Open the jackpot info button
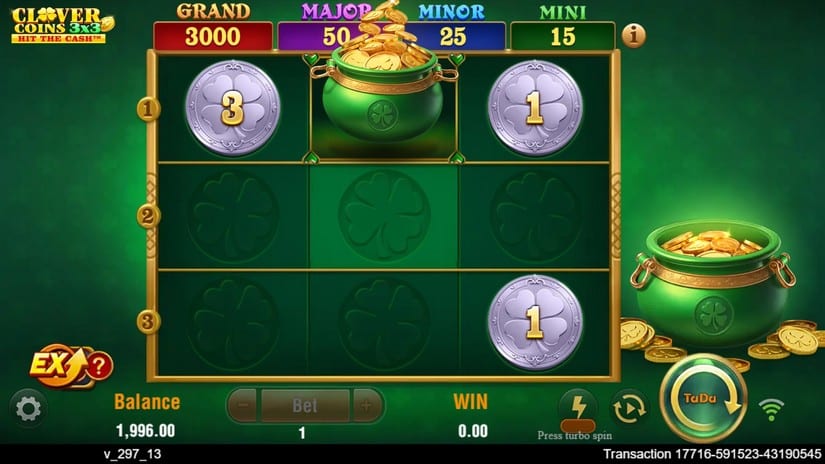Screen dimensions: 825x464 pos(633,35)
